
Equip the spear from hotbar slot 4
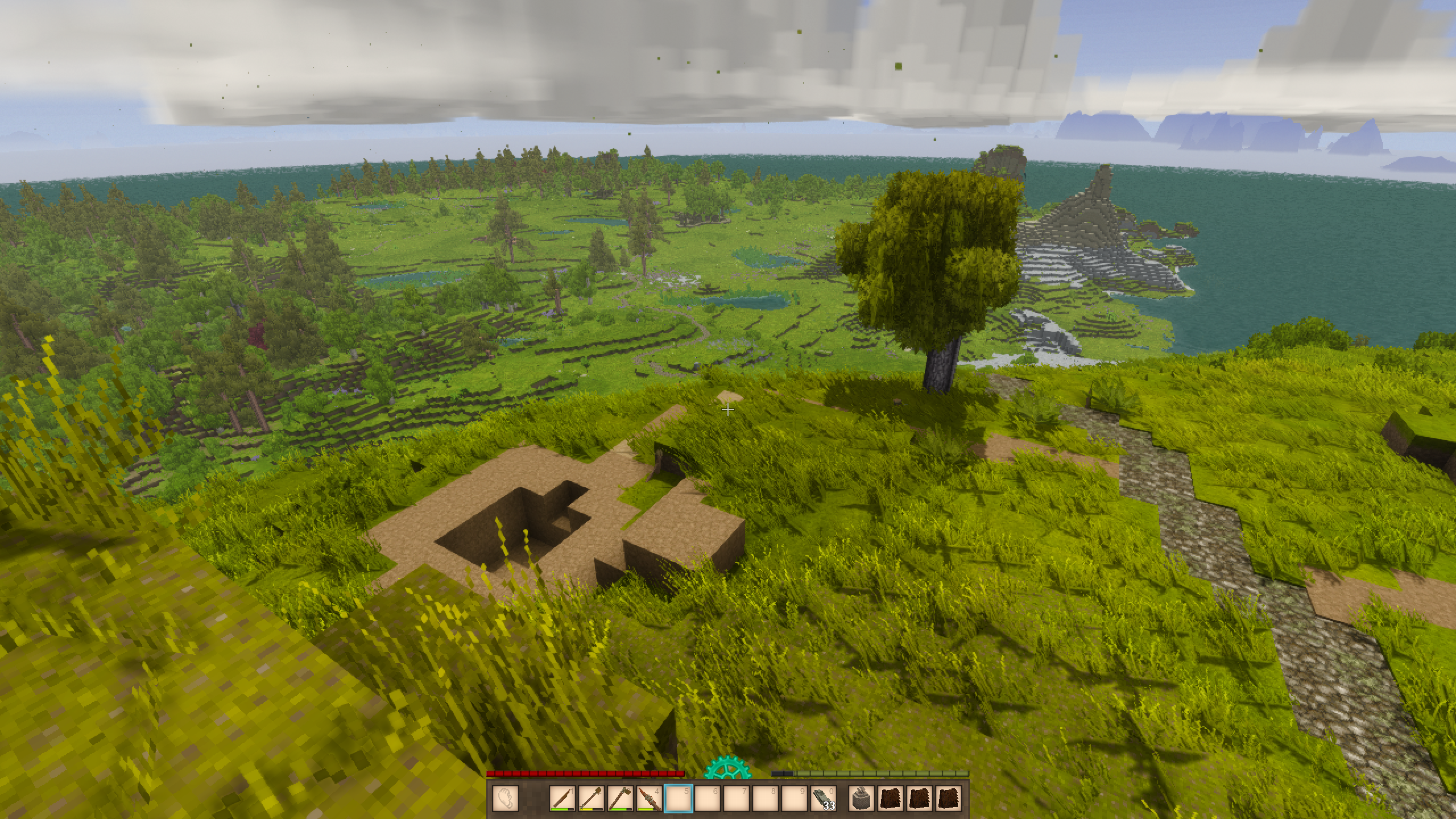click(649, 799)
